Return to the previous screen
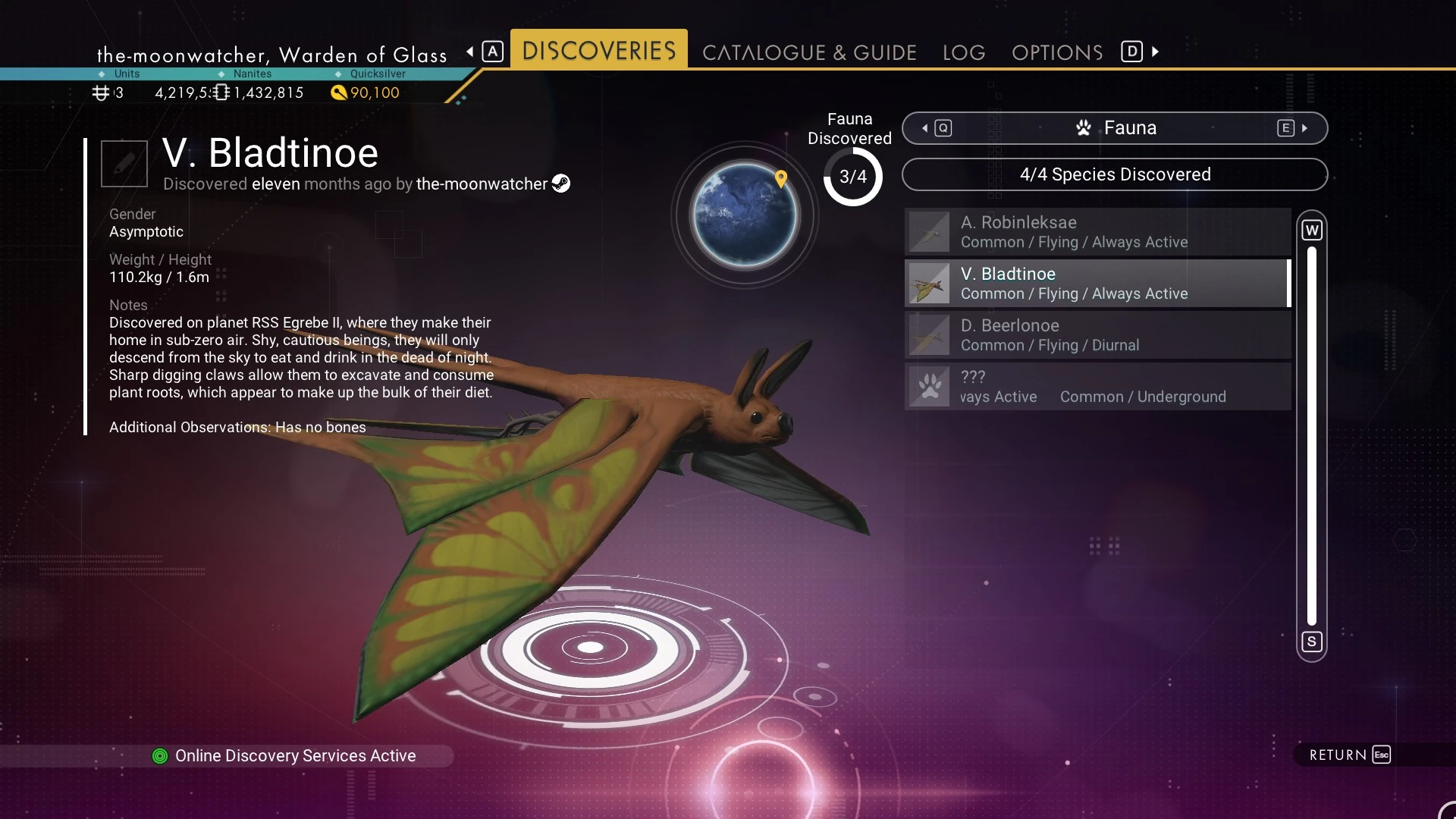Image resolution: width=1456 pixels, height=819 pixels. 1349,755
